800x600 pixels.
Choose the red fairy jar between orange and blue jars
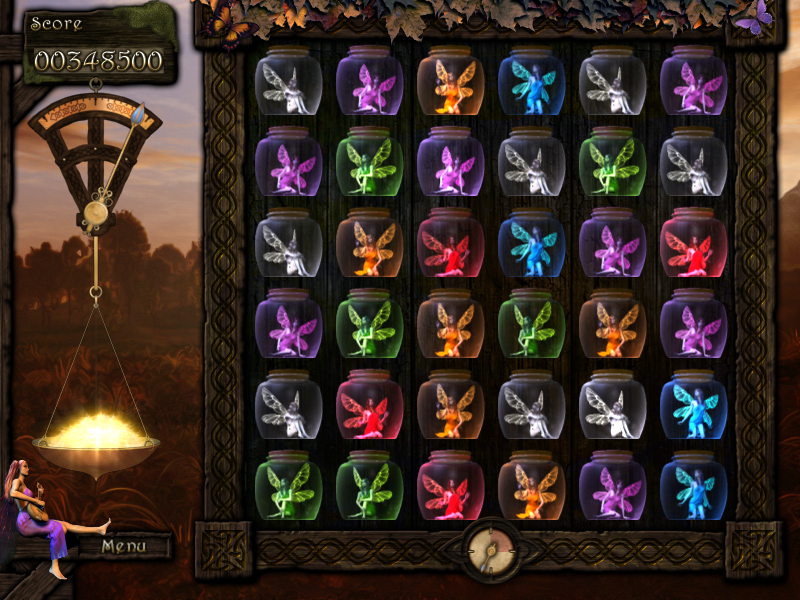click(450, 244)
